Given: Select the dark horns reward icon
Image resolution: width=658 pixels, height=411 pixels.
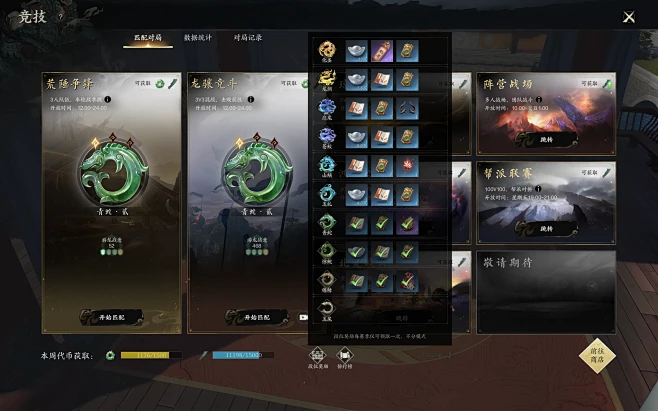Looking at the screenshot, I should point(407,108).
